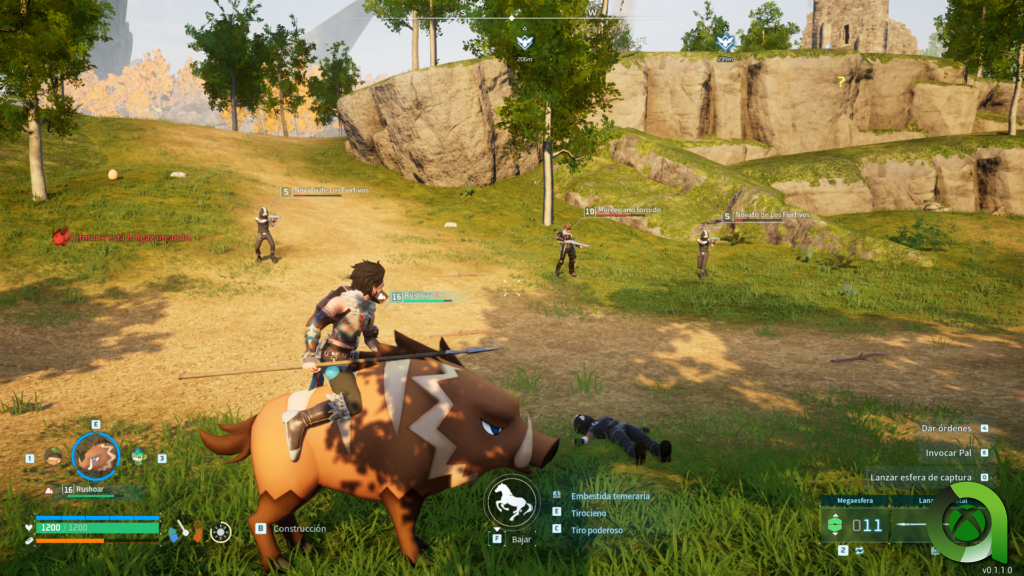Click the Xbox logo overlay badge
Screen dimensions: 1024x576
pos(966,522)
